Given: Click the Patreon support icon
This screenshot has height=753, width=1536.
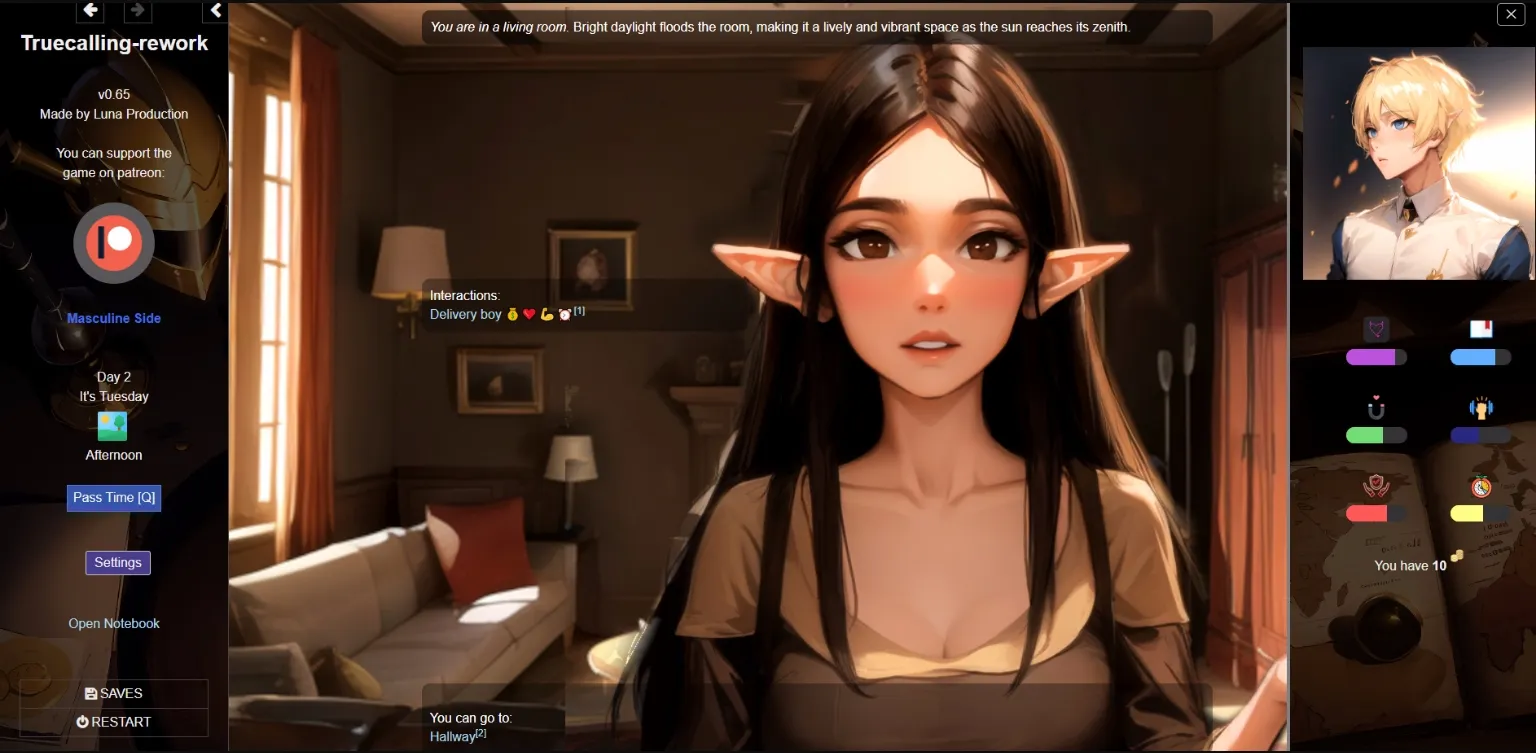Looking at the screenshot, I should [x=113, y=243].
